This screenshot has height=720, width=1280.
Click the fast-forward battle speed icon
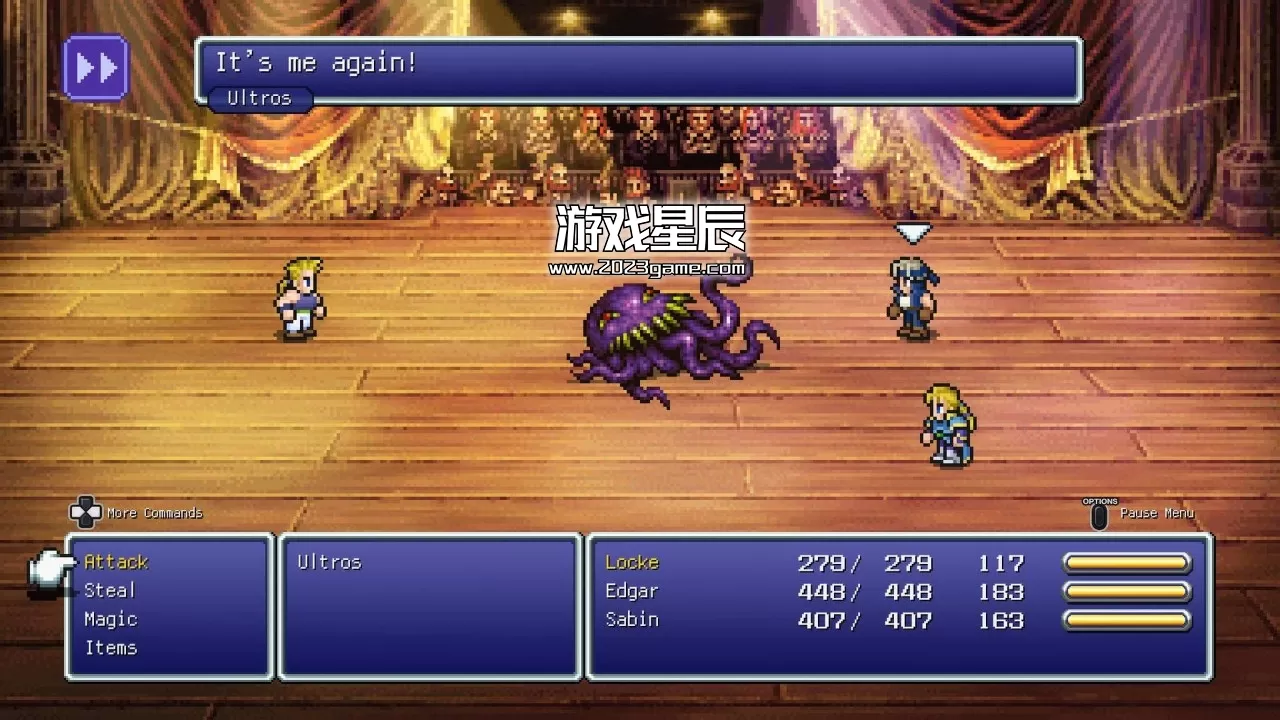coord(96,67)
